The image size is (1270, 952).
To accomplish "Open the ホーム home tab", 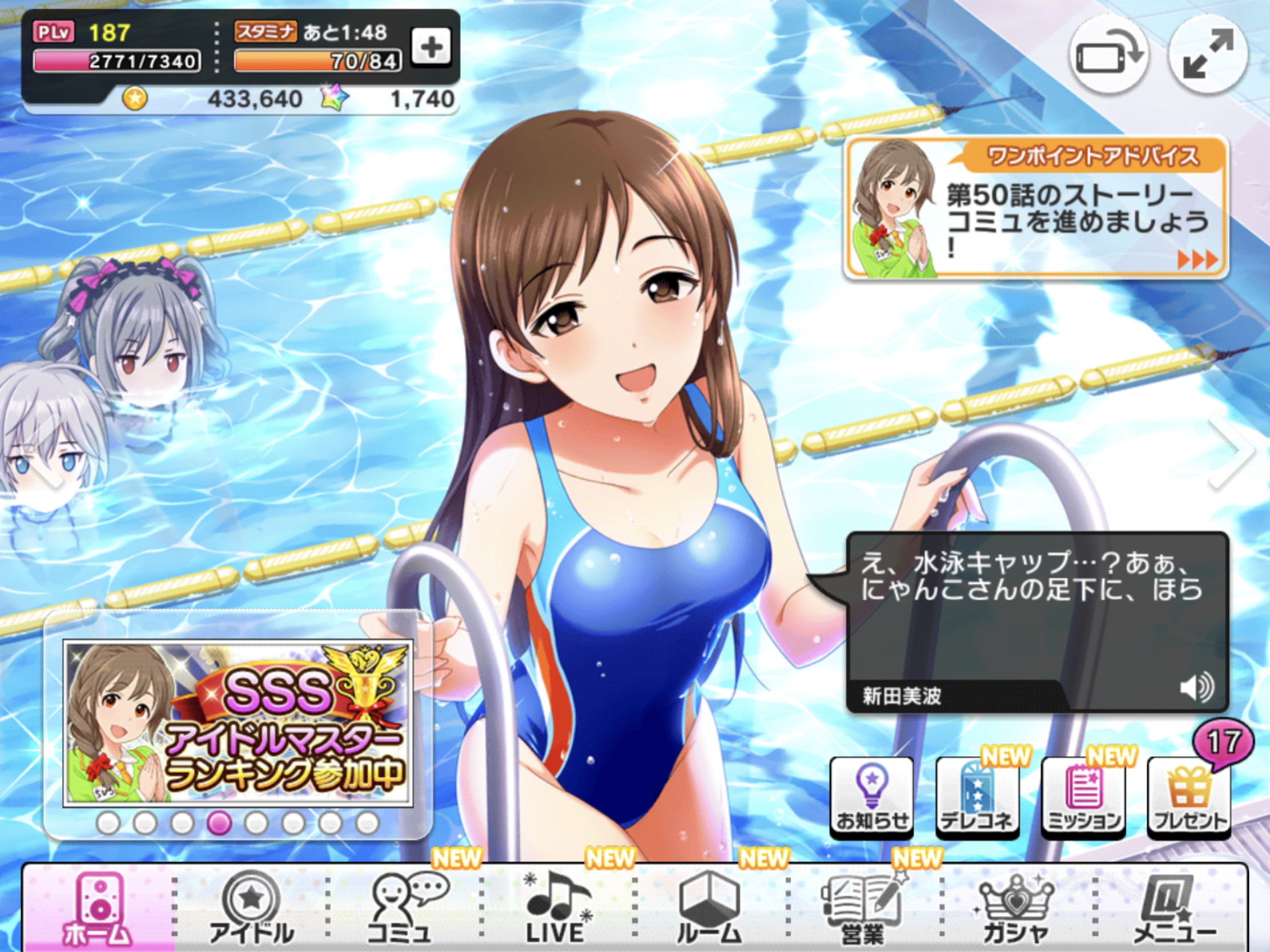I will 99,910.
